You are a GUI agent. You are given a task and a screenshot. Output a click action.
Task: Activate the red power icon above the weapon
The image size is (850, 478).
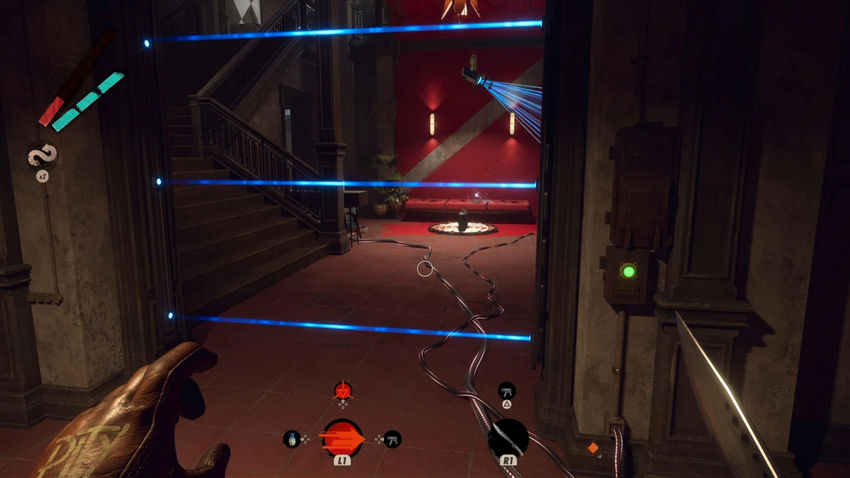[342, 389]
